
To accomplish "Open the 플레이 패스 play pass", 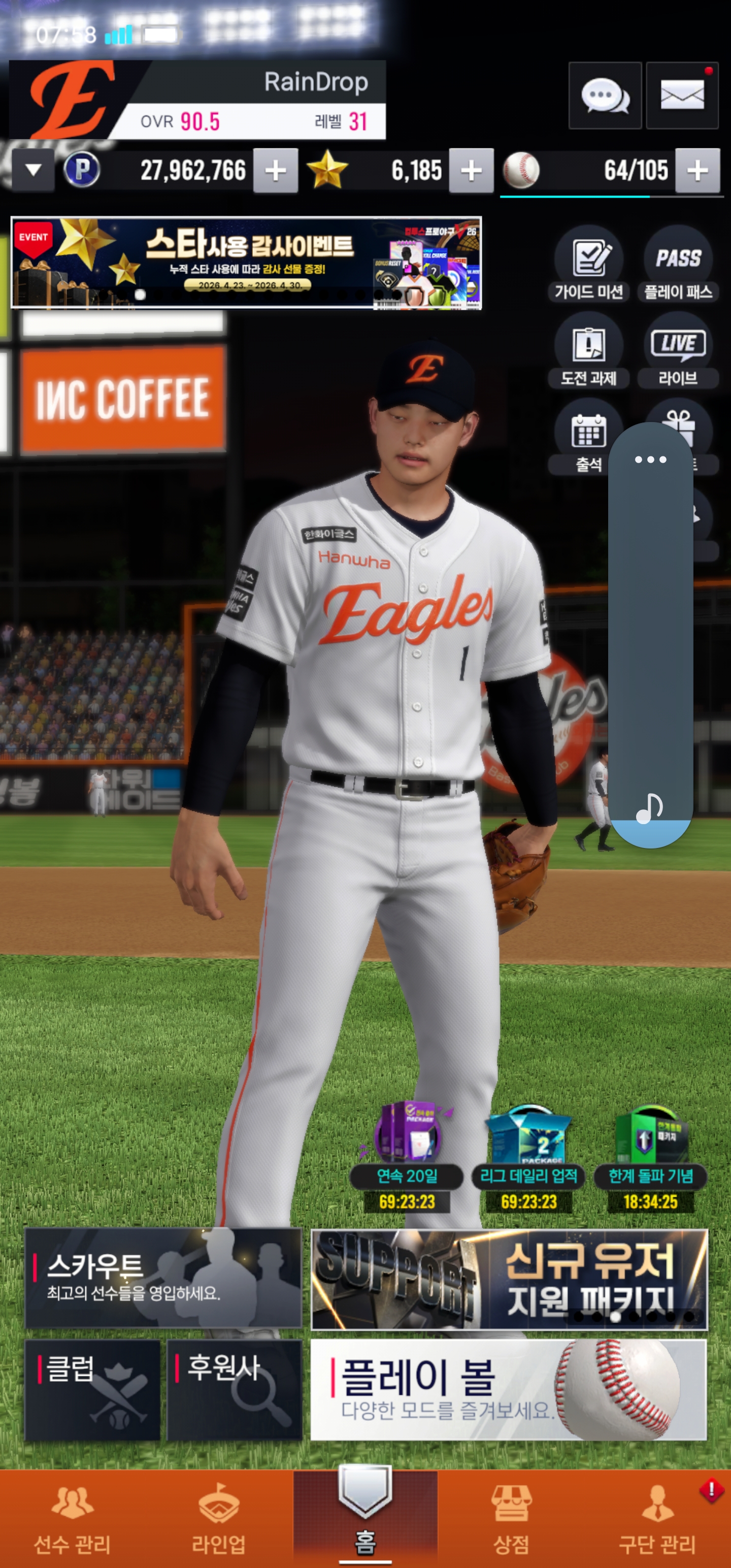I will click(x=677, y=265).
